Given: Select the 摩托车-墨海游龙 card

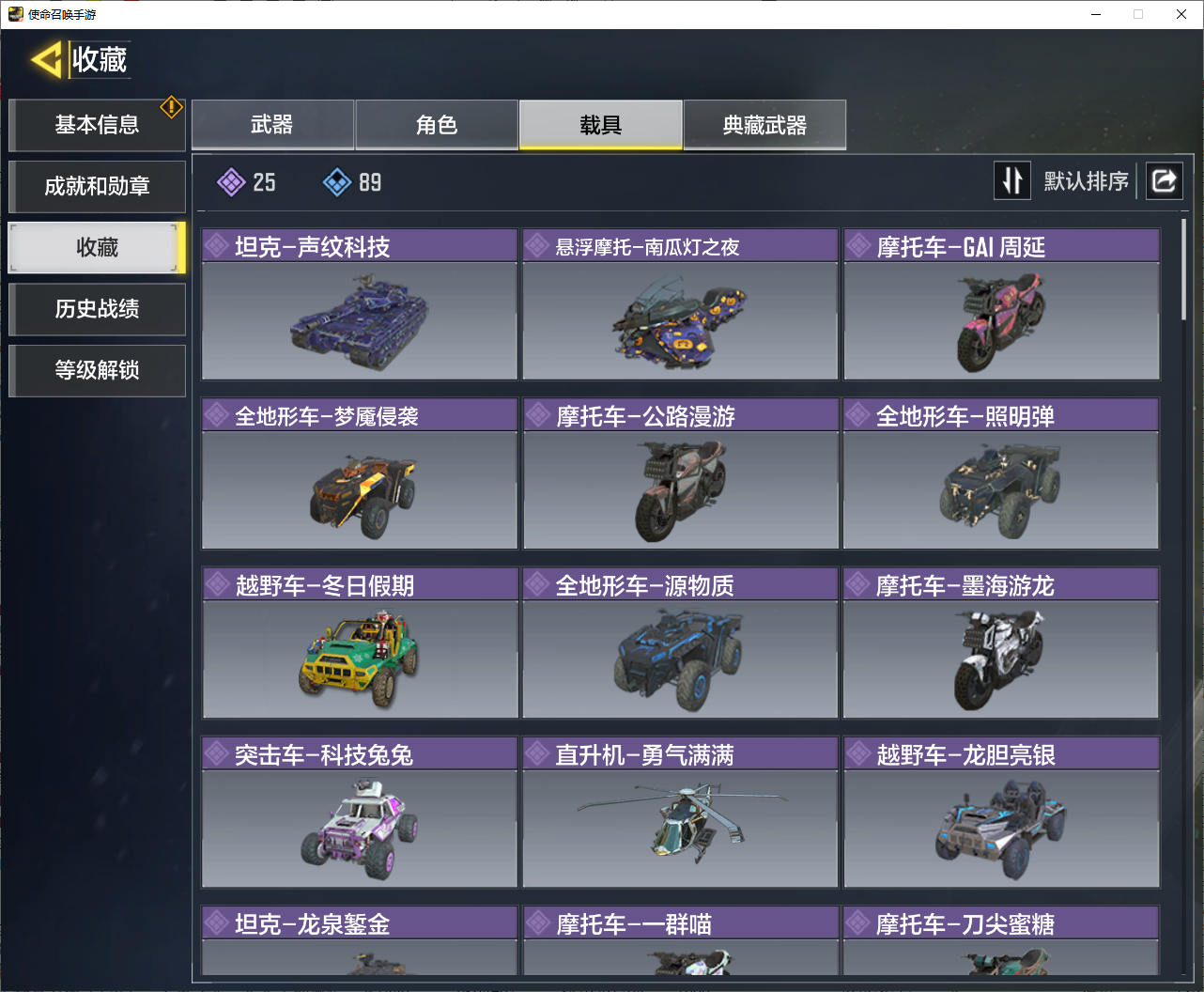Looking at the screenshot, I should 1001,643.
